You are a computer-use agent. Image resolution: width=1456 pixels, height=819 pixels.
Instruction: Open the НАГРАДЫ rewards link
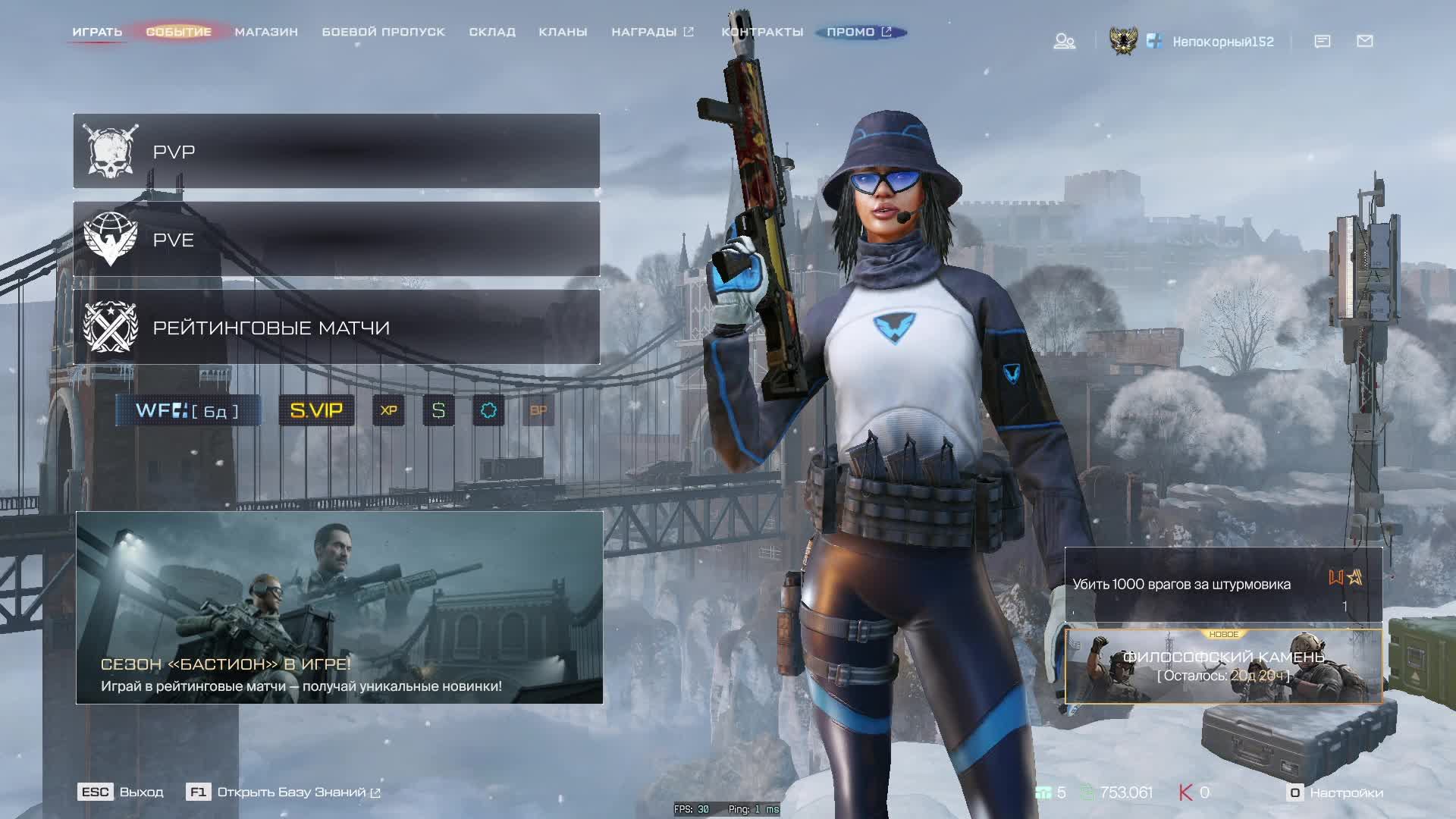point(652,32)
